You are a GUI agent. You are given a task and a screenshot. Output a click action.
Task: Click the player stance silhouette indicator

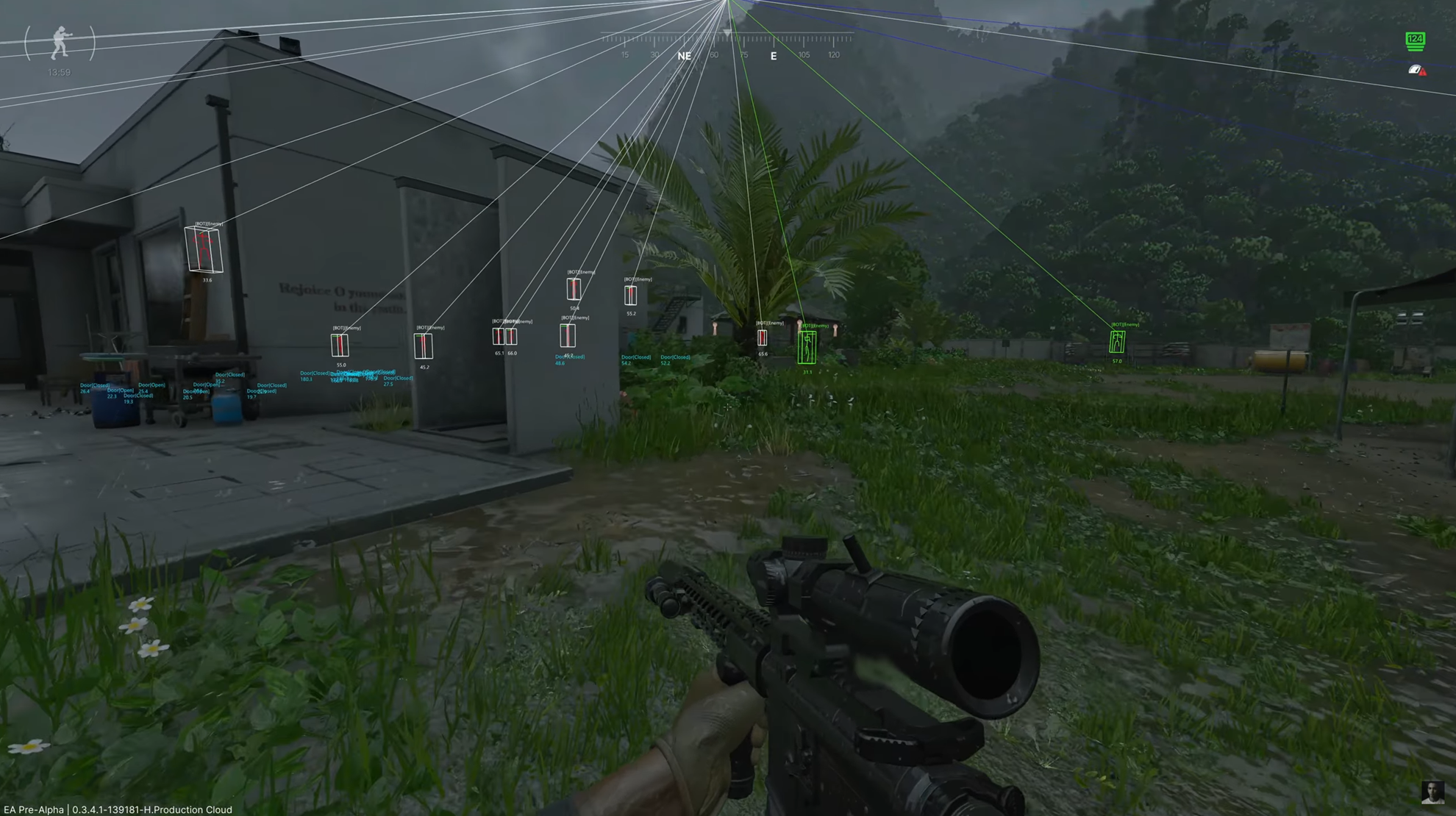pos(60,43)
